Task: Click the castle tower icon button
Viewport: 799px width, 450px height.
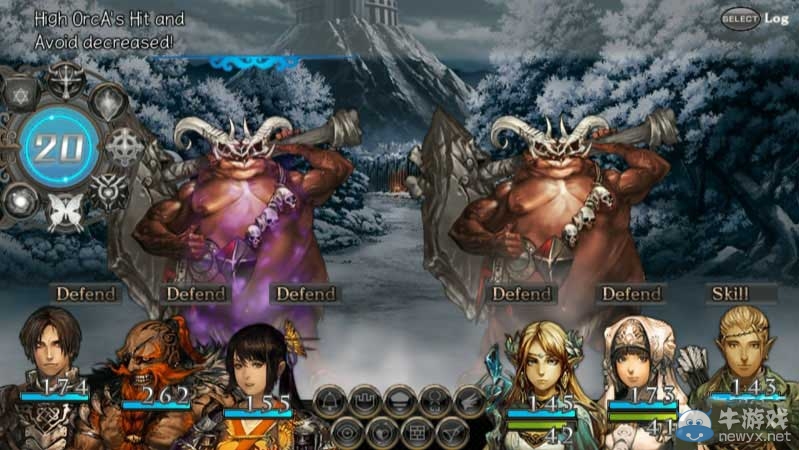Action: [365, 401]
